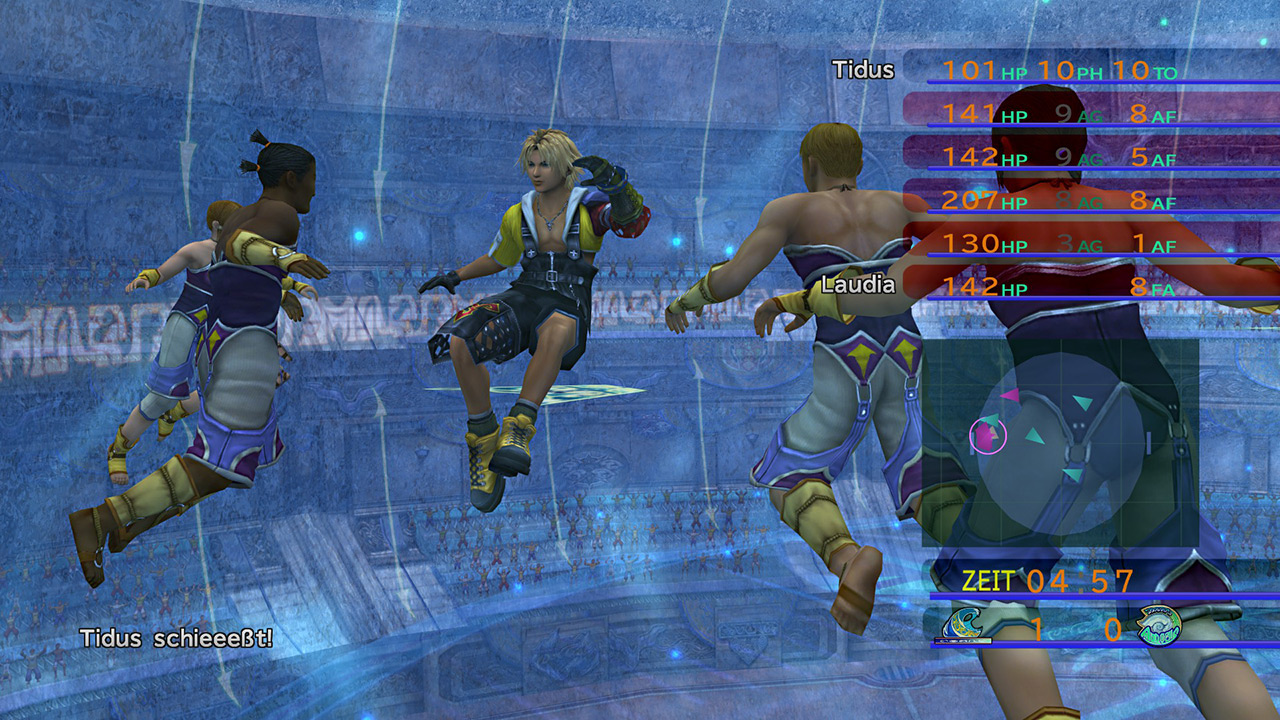Click the blitzball radar minimap

(1060, 442)
